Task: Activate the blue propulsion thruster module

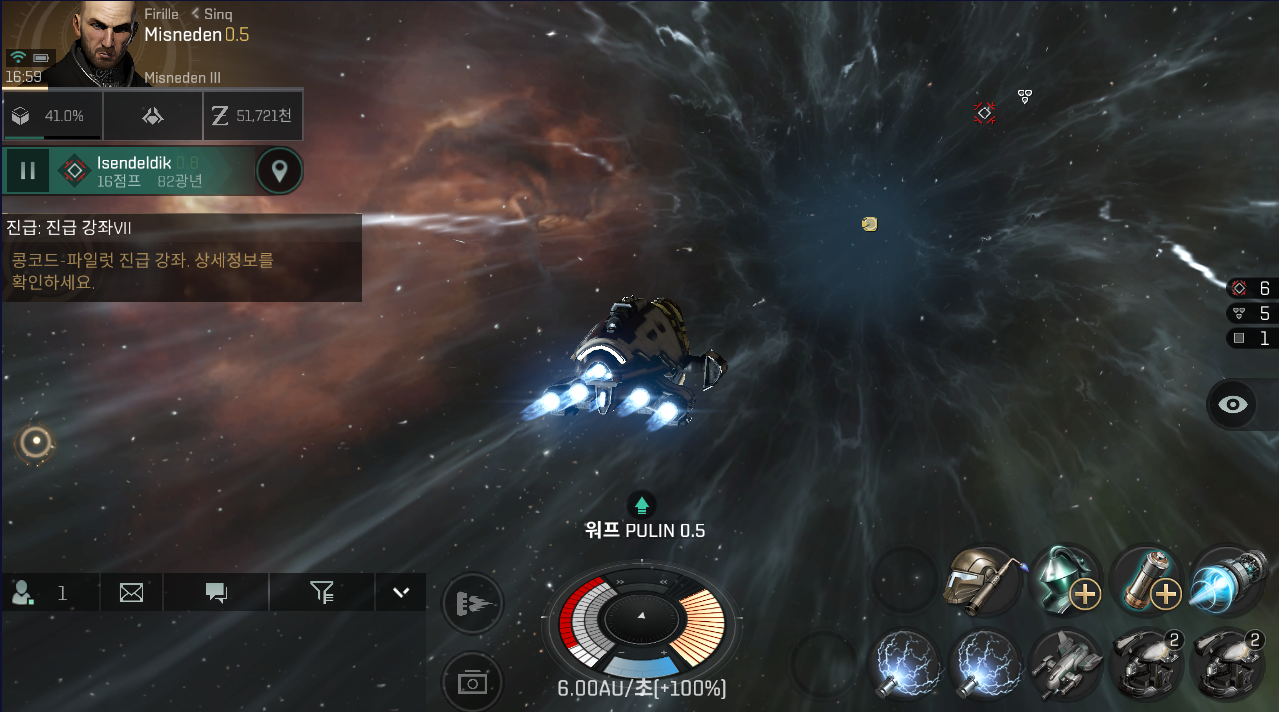Action: 1226,581
